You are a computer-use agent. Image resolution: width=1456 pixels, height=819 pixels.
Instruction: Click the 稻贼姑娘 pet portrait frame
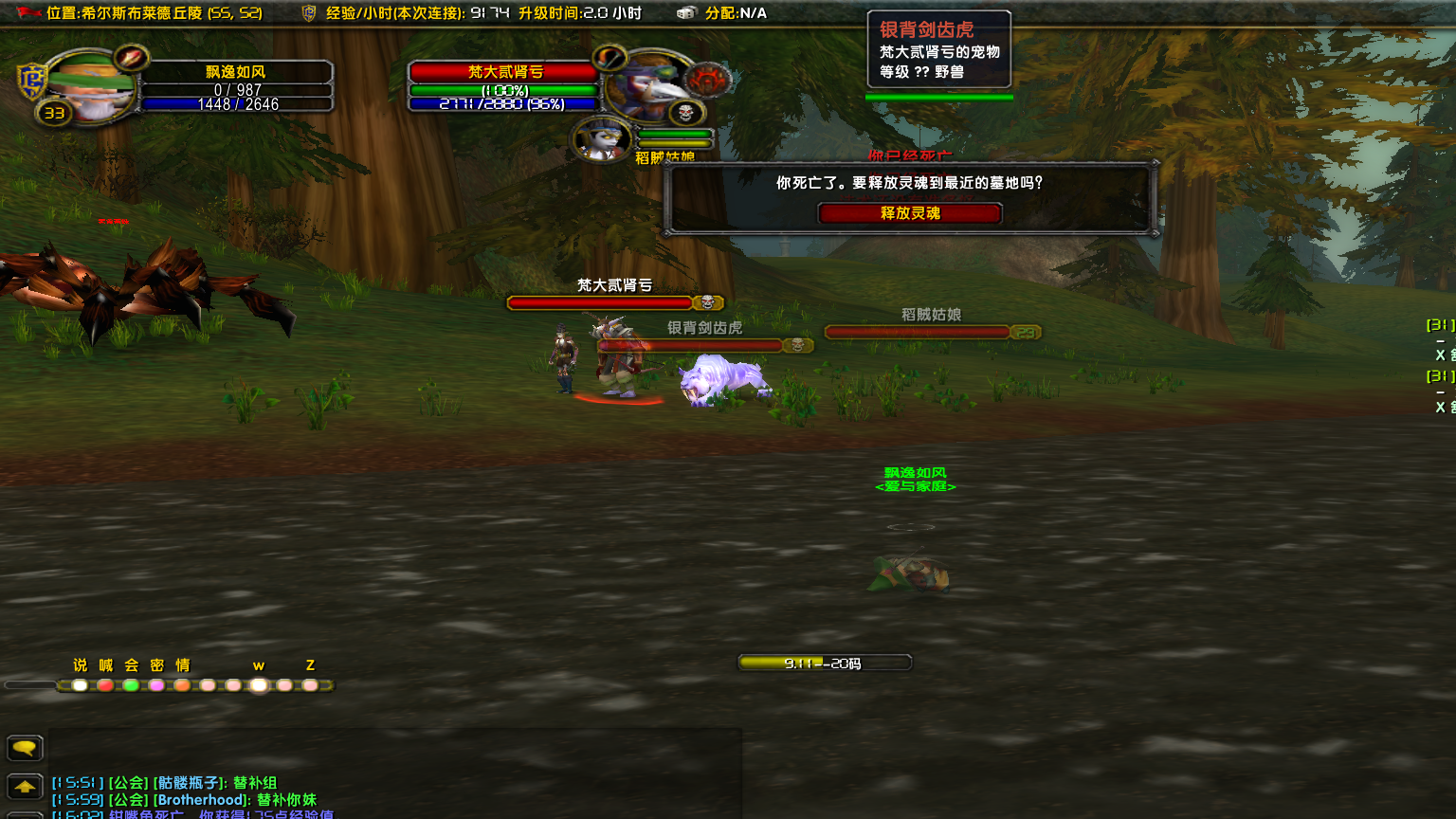point(601,137)
